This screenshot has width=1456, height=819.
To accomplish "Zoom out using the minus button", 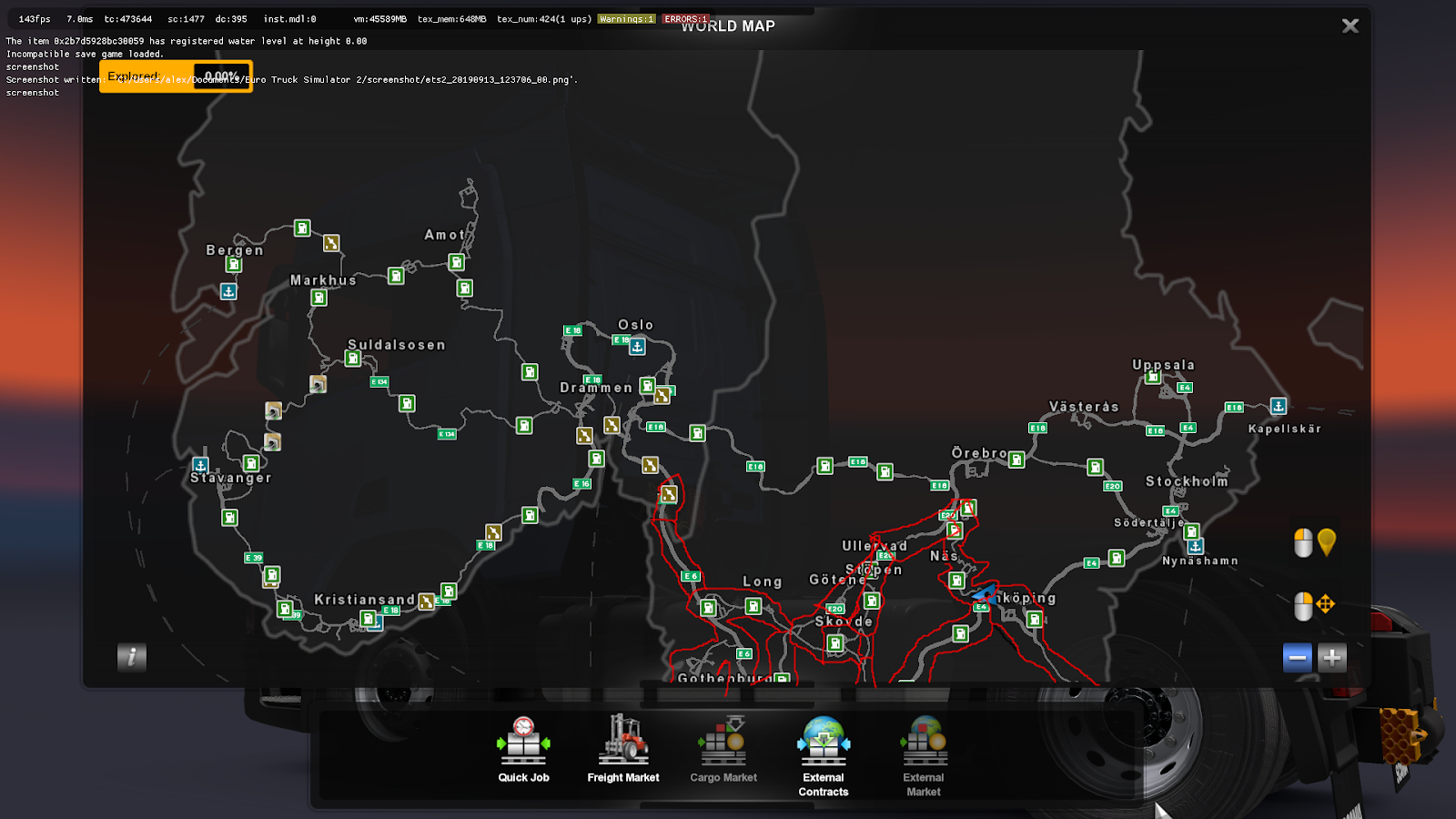I will tap(1296, 656).
